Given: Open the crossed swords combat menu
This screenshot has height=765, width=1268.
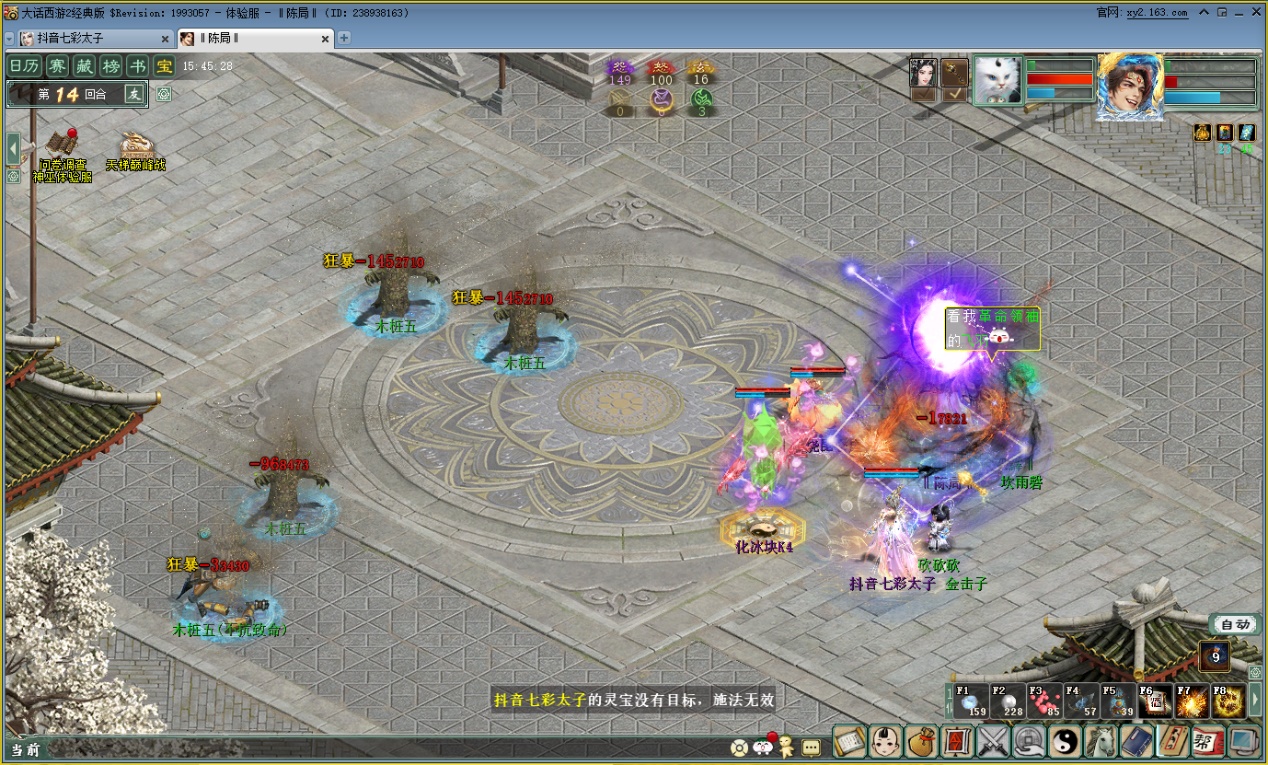Looking at the screenshot, I should point(993,741).
